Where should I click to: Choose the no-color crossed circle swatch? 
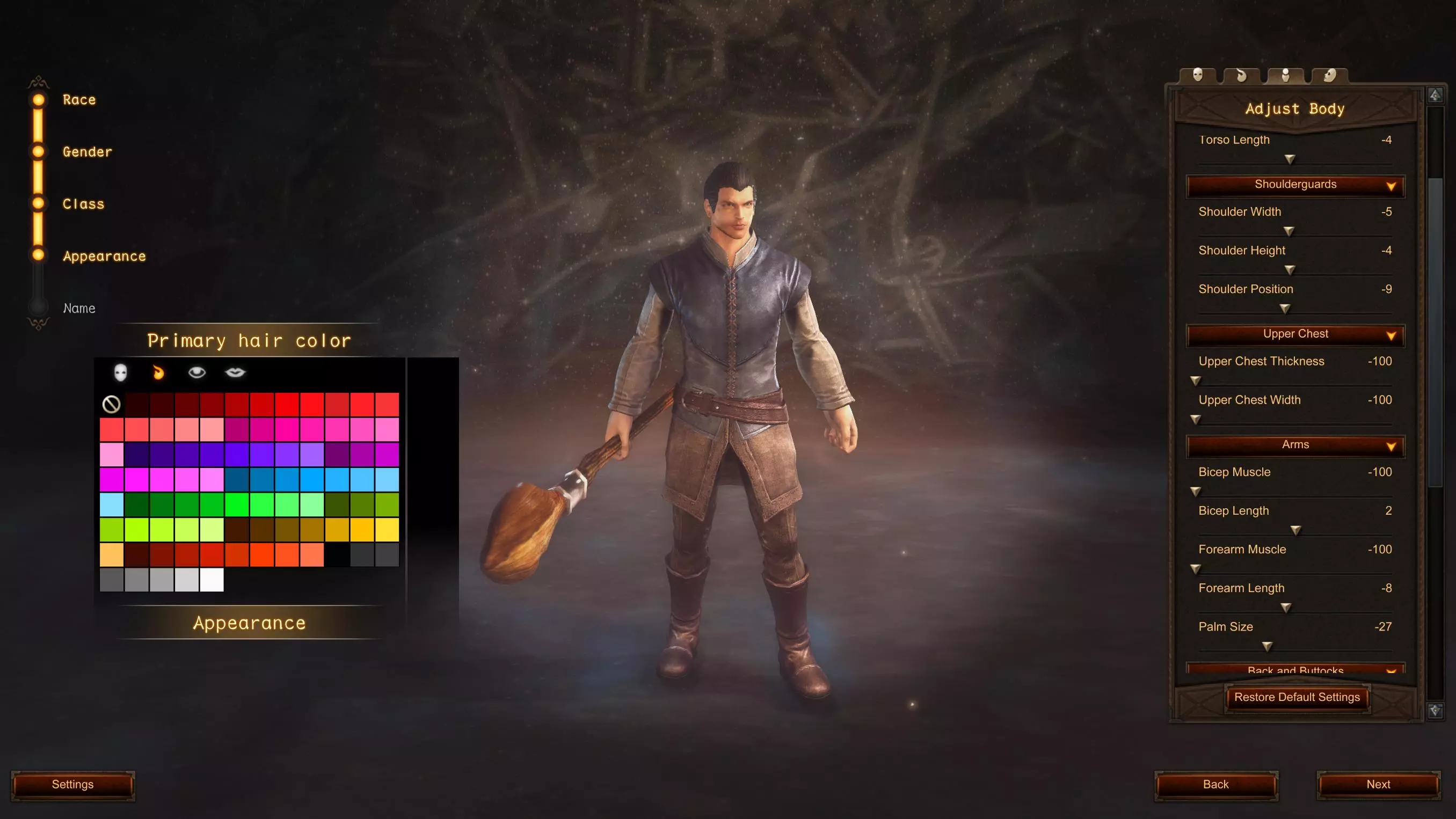[111, 404]
